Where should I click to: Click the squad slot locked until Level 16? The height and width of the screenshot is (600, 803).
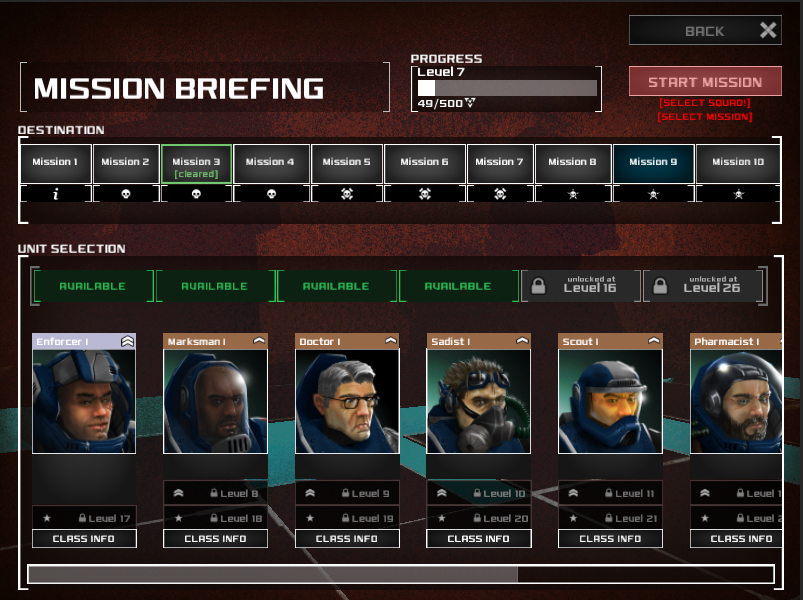(580, 287)
